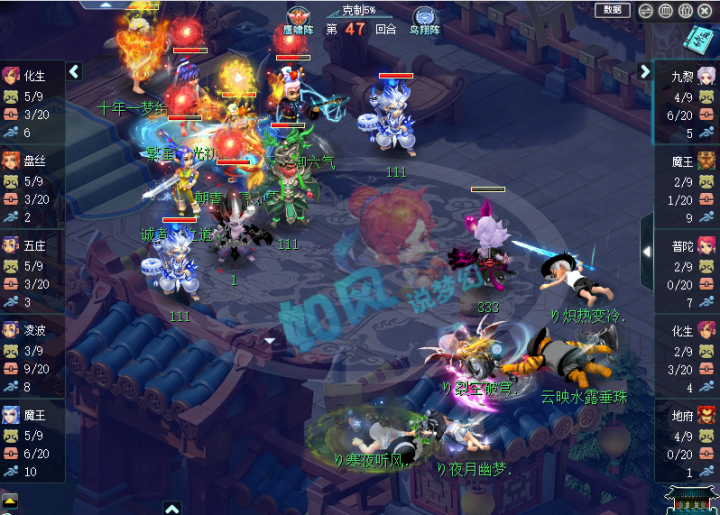The height and width of the screenshot is (515, 720).
Task: Collapse the left team panel with its arrow
Action: [x=74, y=72]
